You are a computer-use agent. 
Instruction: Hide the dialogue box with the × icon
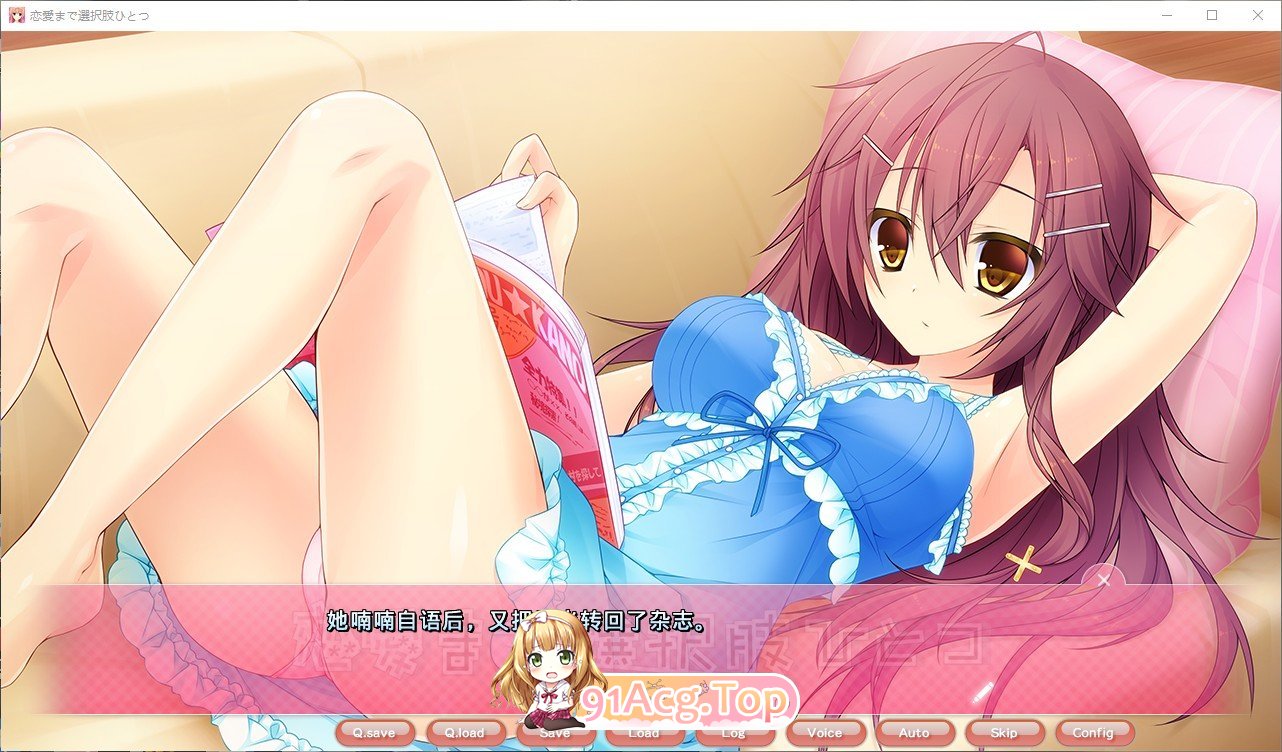(1102, 580)
